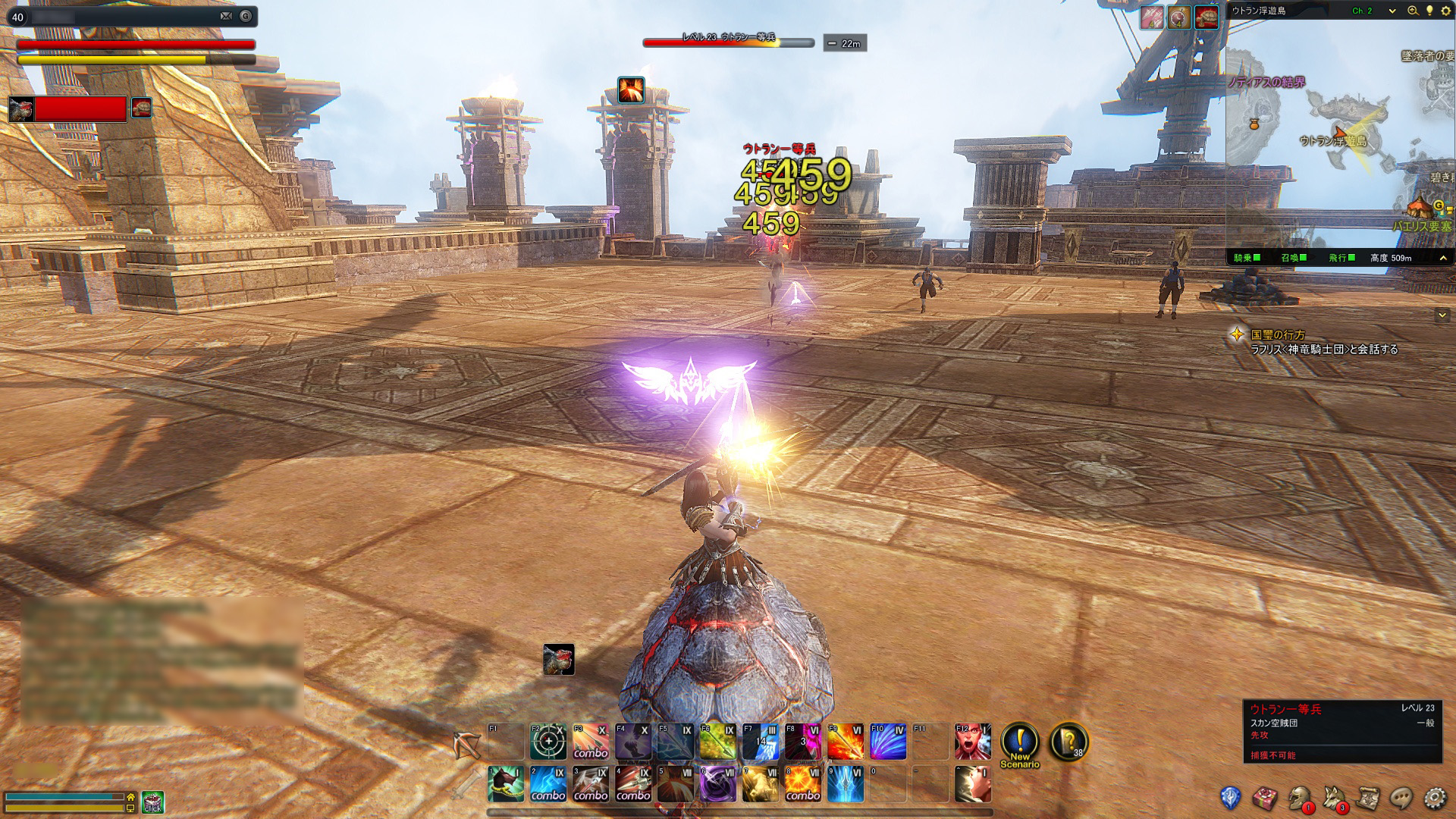Screen dimensions: 1456x819
Task: Activate the blue ice spear skill
Action: [845, 784]
